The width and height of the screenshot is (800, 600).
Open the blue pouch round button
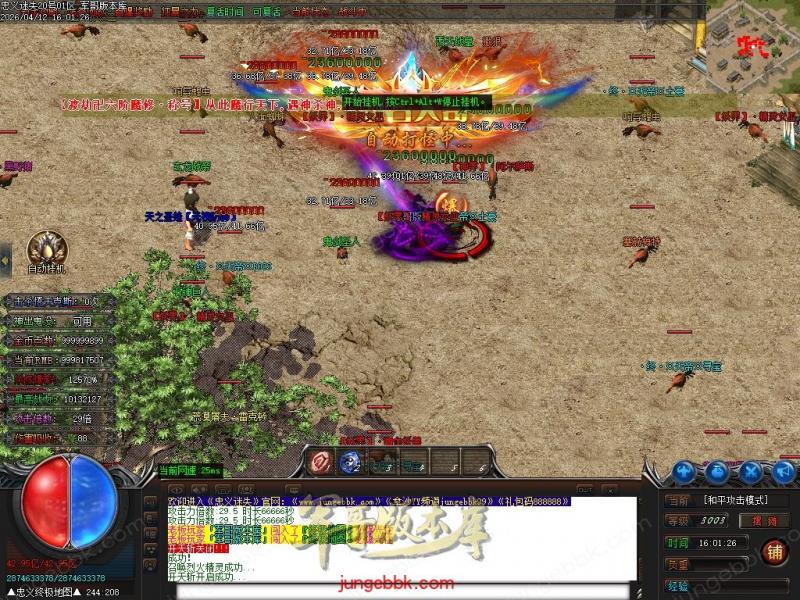click(x=717, y=471)
